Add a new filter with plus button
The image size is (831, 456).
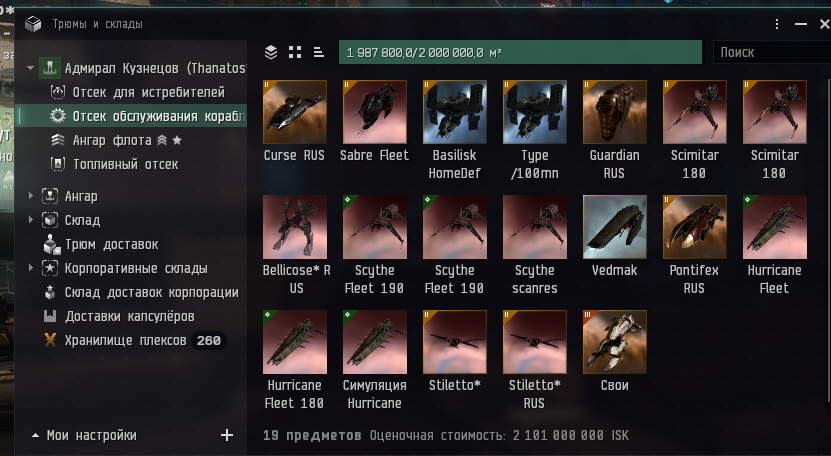pyautogui.click(x=227, y=435)
